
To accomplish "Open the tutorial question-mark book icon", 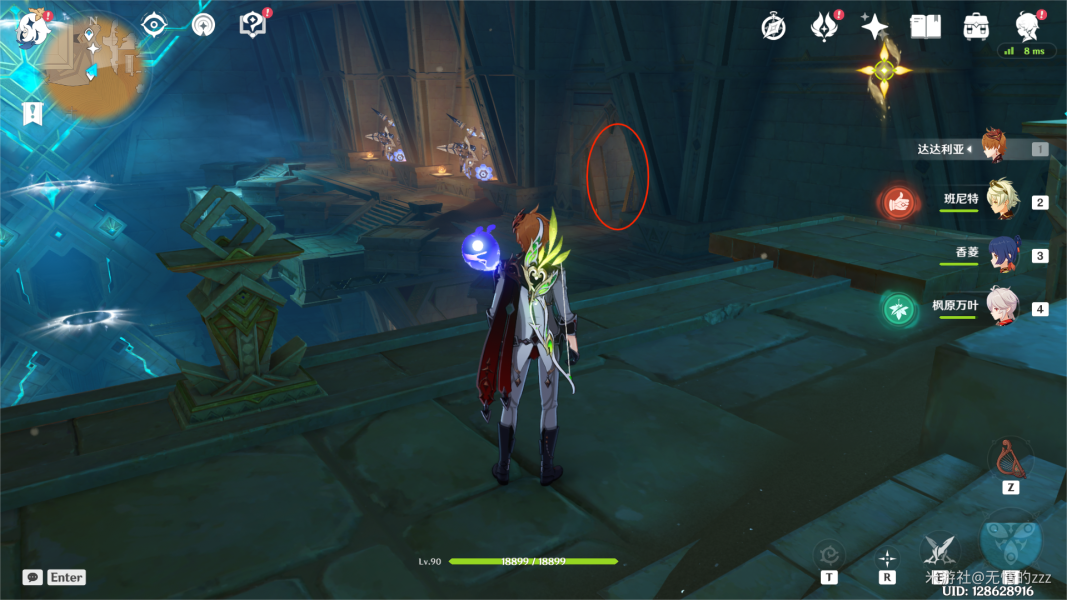I will point(253,25).
